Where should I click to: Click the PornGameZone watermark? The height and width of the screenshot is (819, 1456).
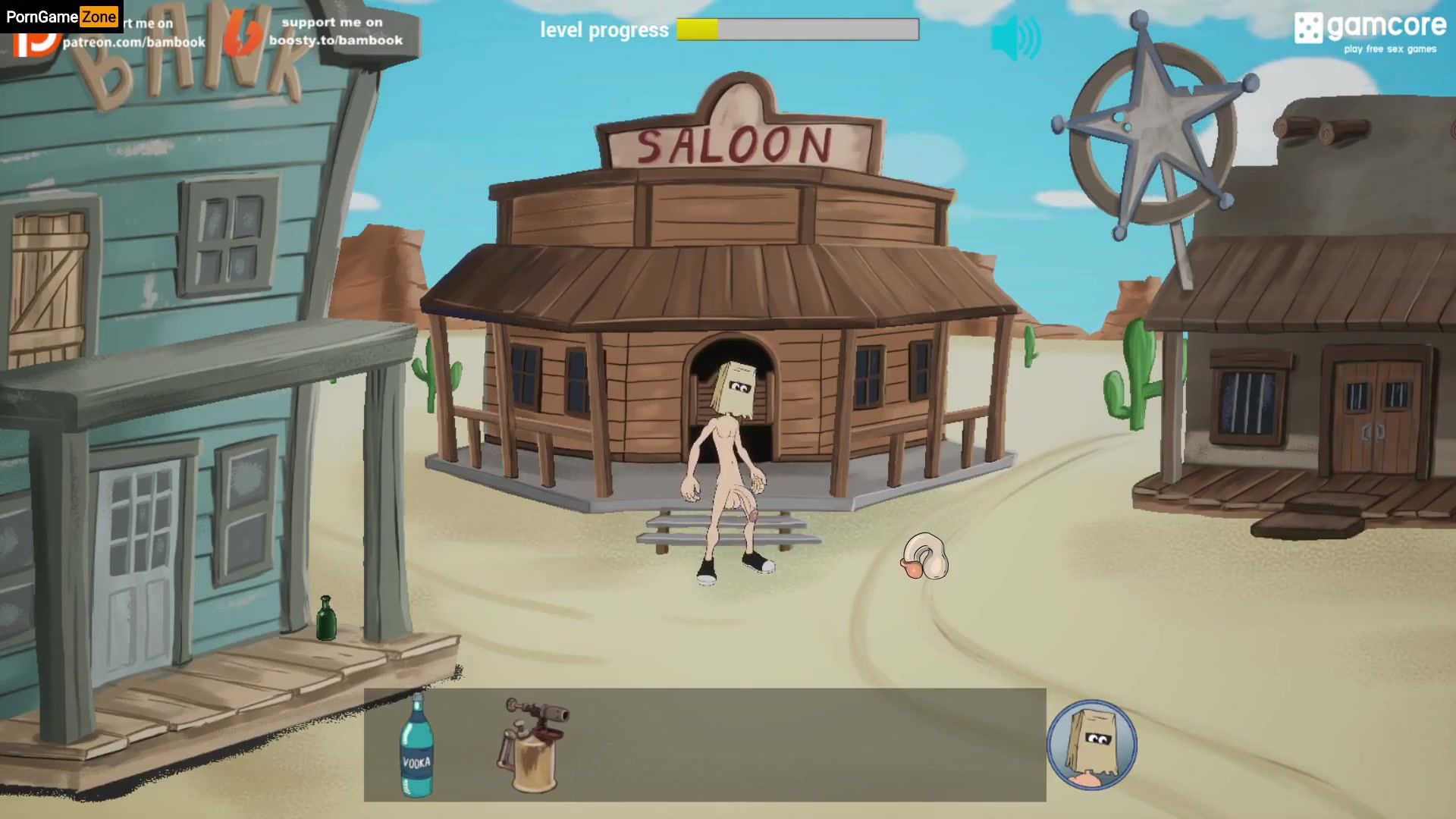61,17
